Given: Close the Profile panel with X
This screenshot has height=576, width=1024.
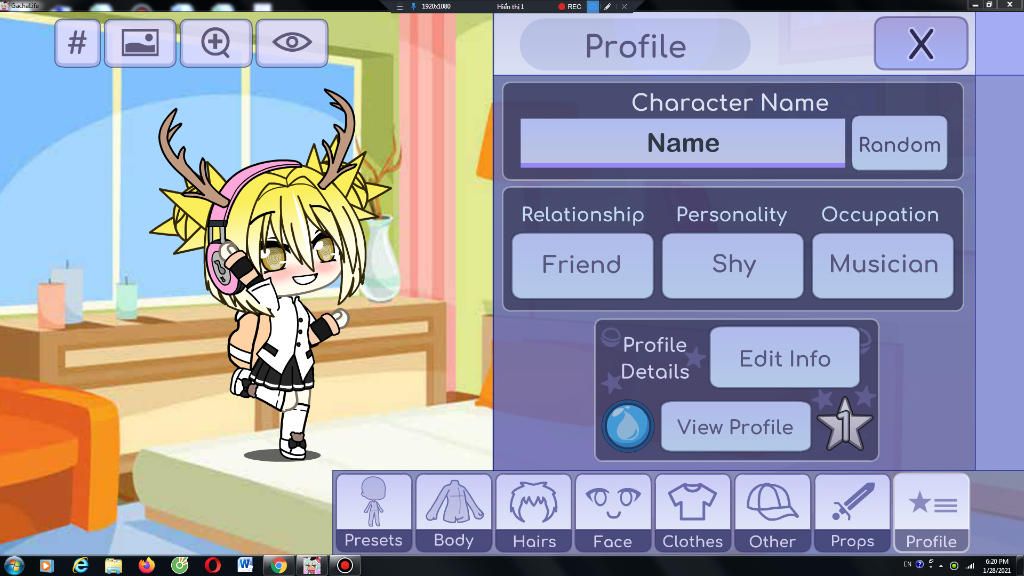Looking at the screenshot, I should pyautogui.click(x=920, y=44).
